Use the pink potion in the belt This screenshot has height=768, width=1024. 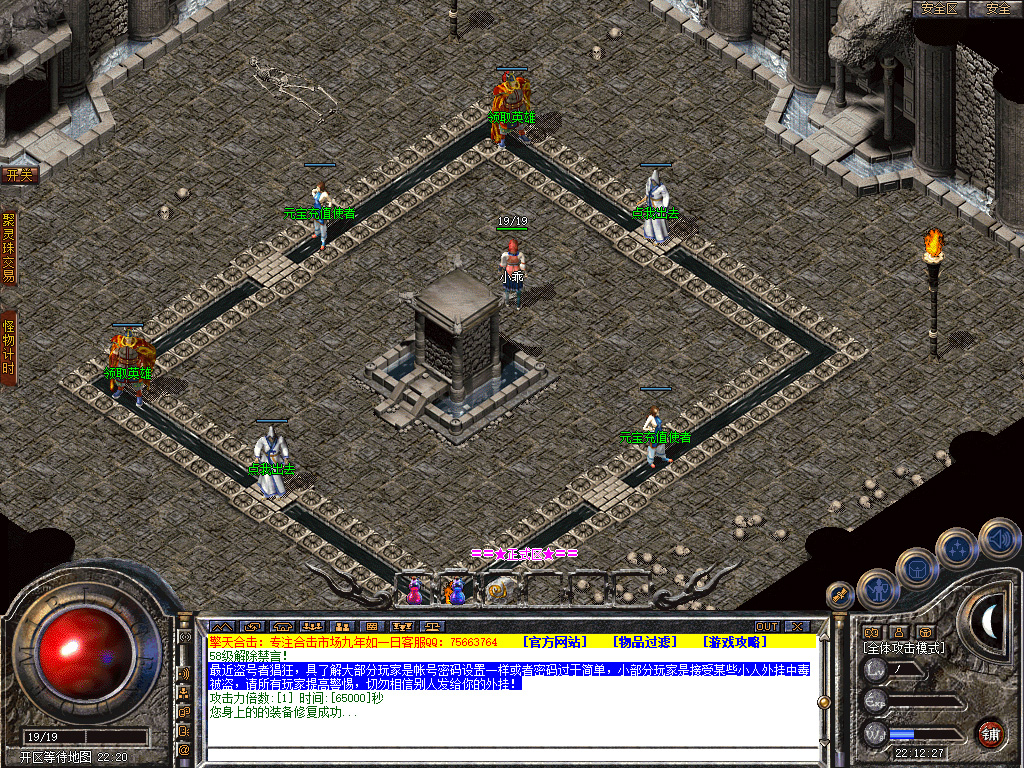click(x=414, y=590)
